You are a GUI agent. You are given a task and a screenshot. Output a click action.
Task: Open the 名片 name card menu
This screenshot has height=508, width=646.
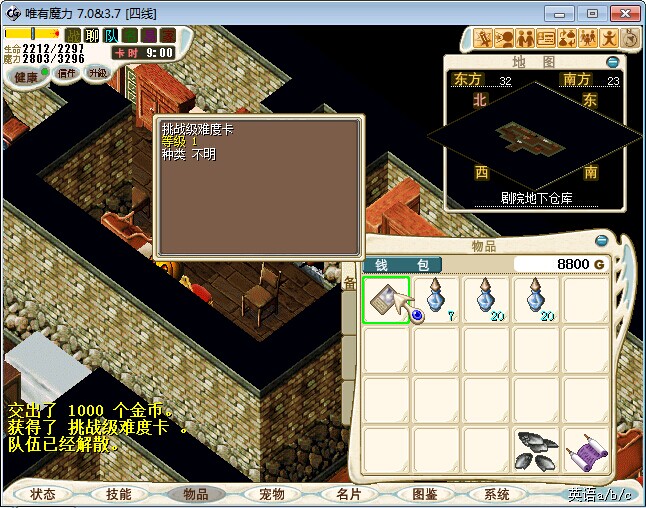[x=347, y=494]
